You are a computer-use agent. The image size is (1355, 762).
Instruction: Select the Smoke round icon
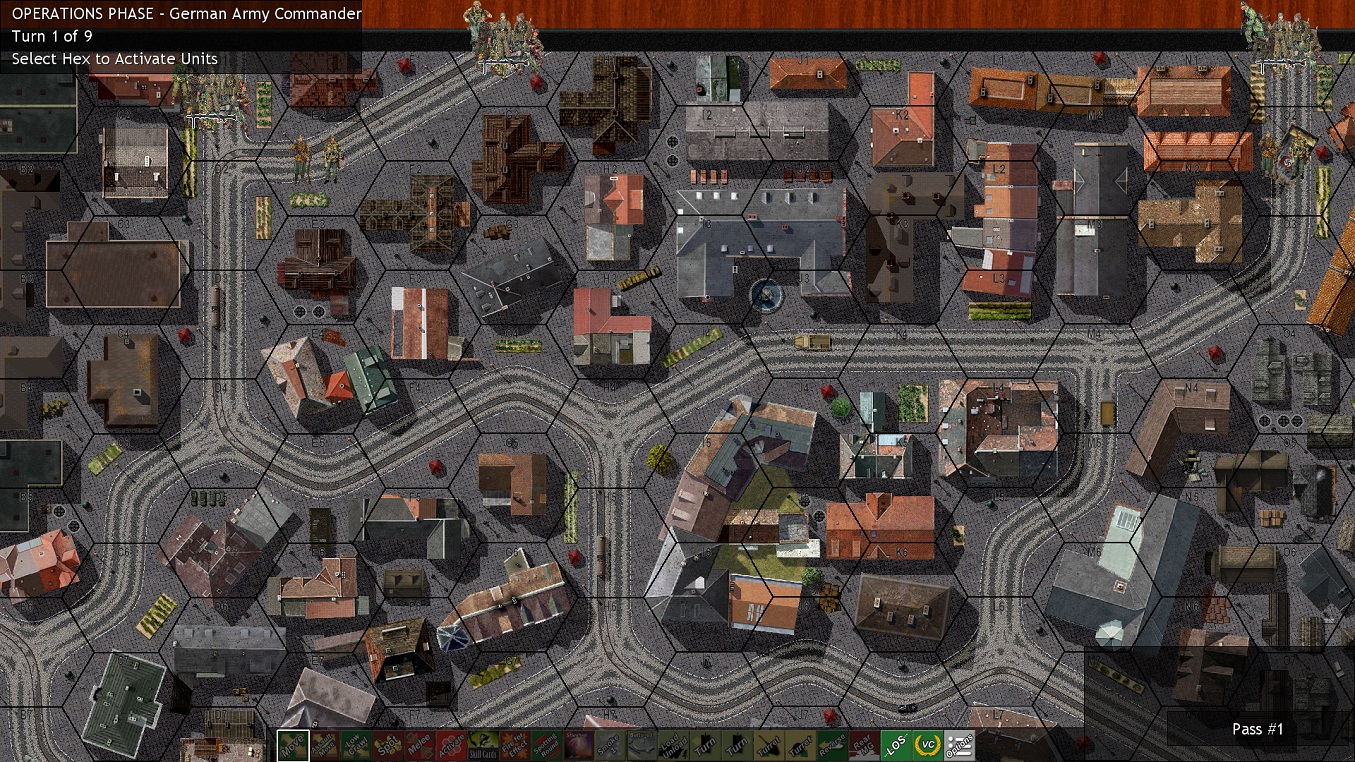[x=611, y=745]
